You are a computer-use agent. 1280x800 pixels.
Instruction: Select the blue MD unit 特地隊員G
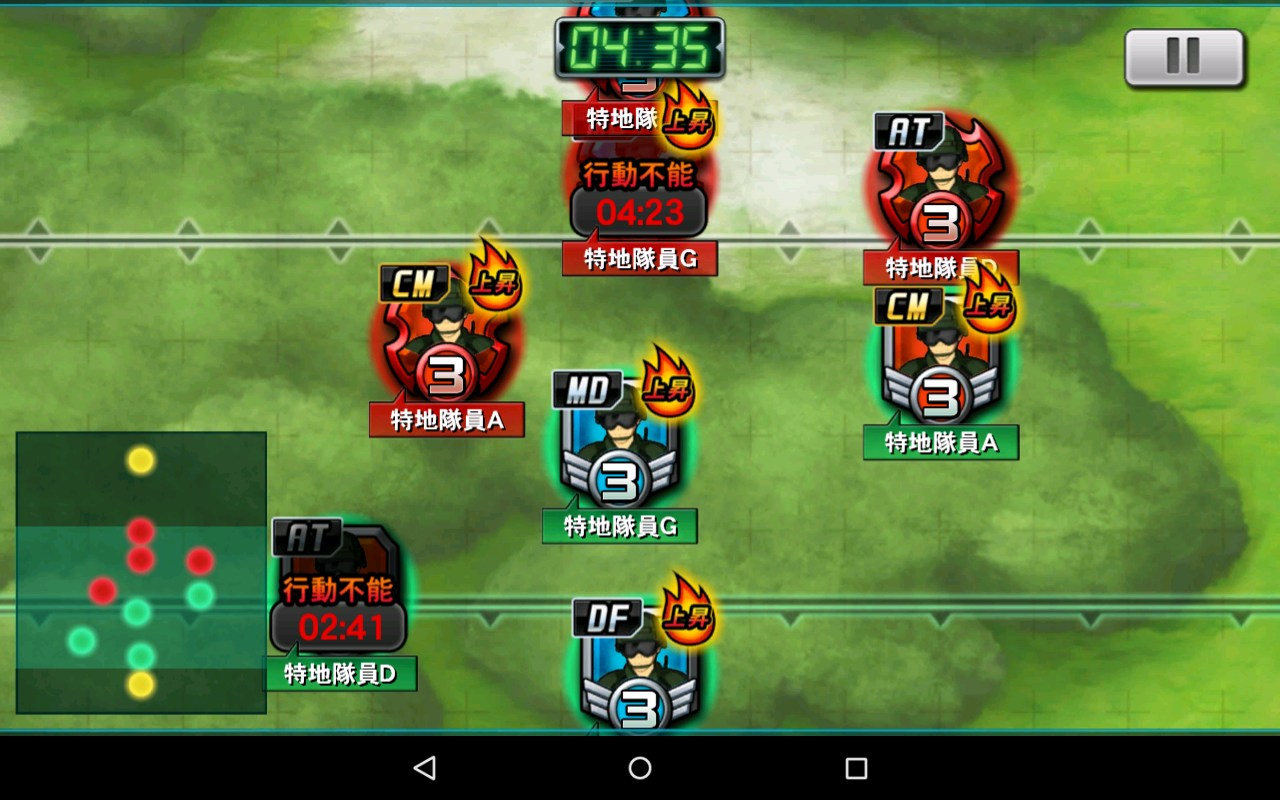point(619,445)
